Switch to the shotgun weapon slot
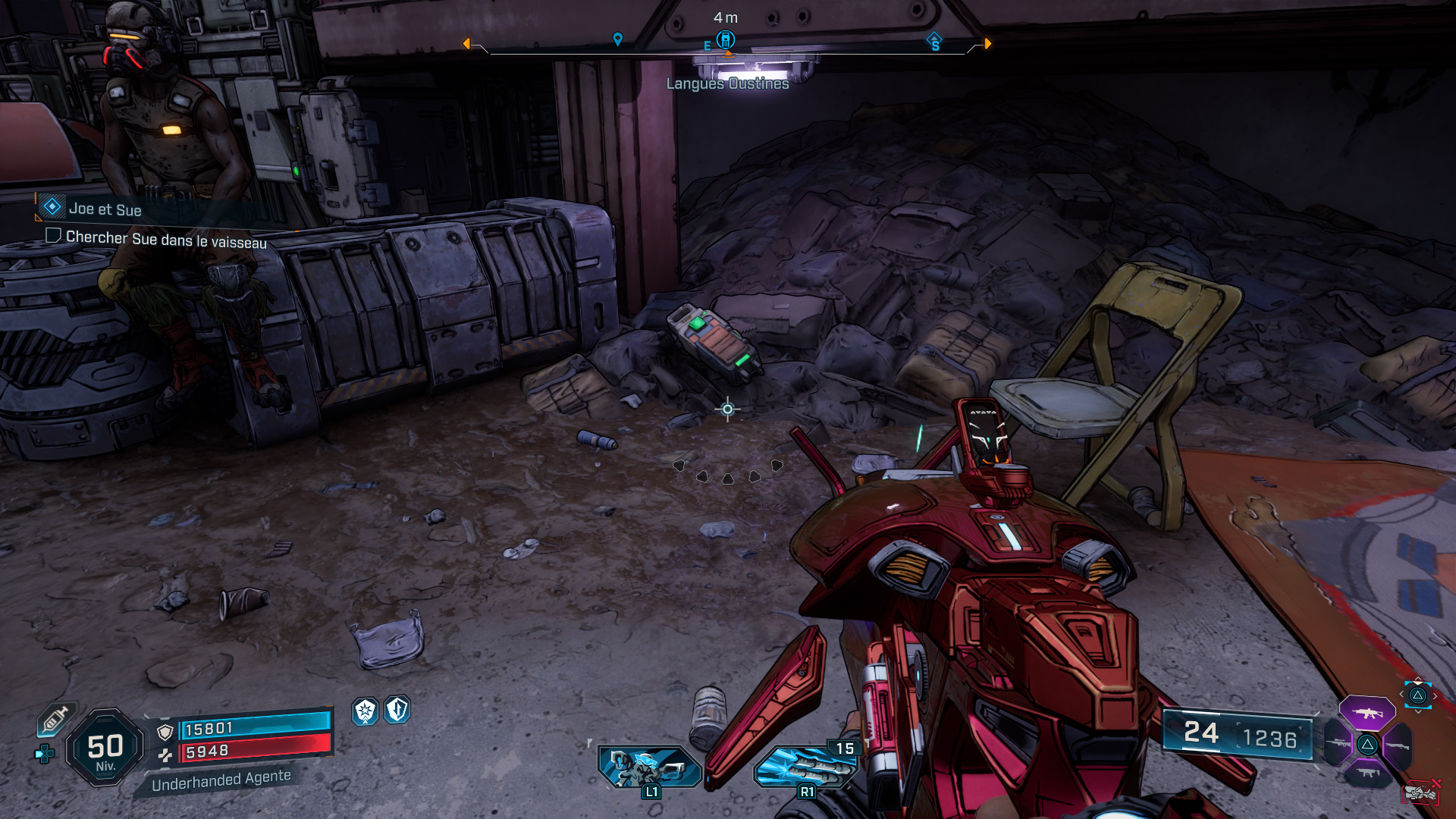Screen dimensions: 1456x819 click(x=1397, y=745)
